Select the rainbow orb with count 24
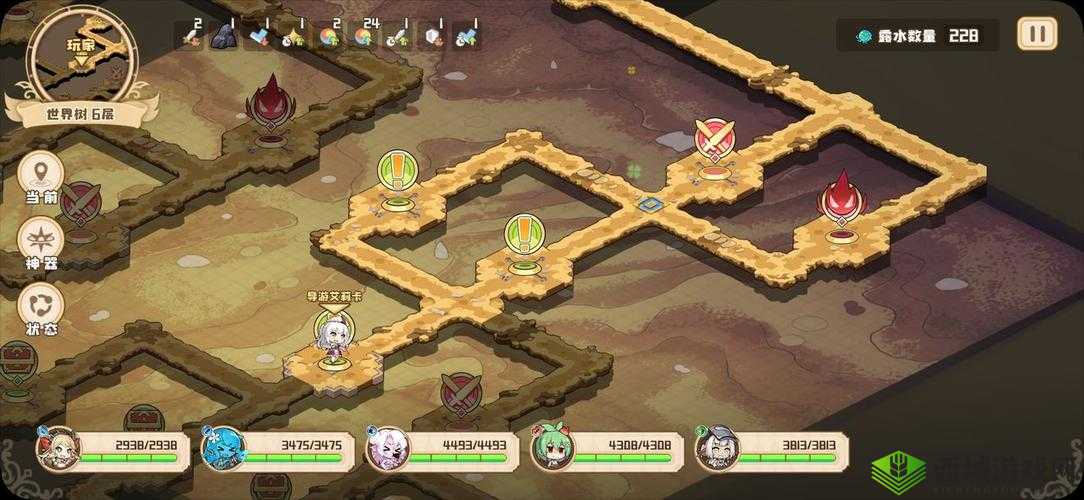Viewport: 1084px width, 500px height. tap(362, 37)
